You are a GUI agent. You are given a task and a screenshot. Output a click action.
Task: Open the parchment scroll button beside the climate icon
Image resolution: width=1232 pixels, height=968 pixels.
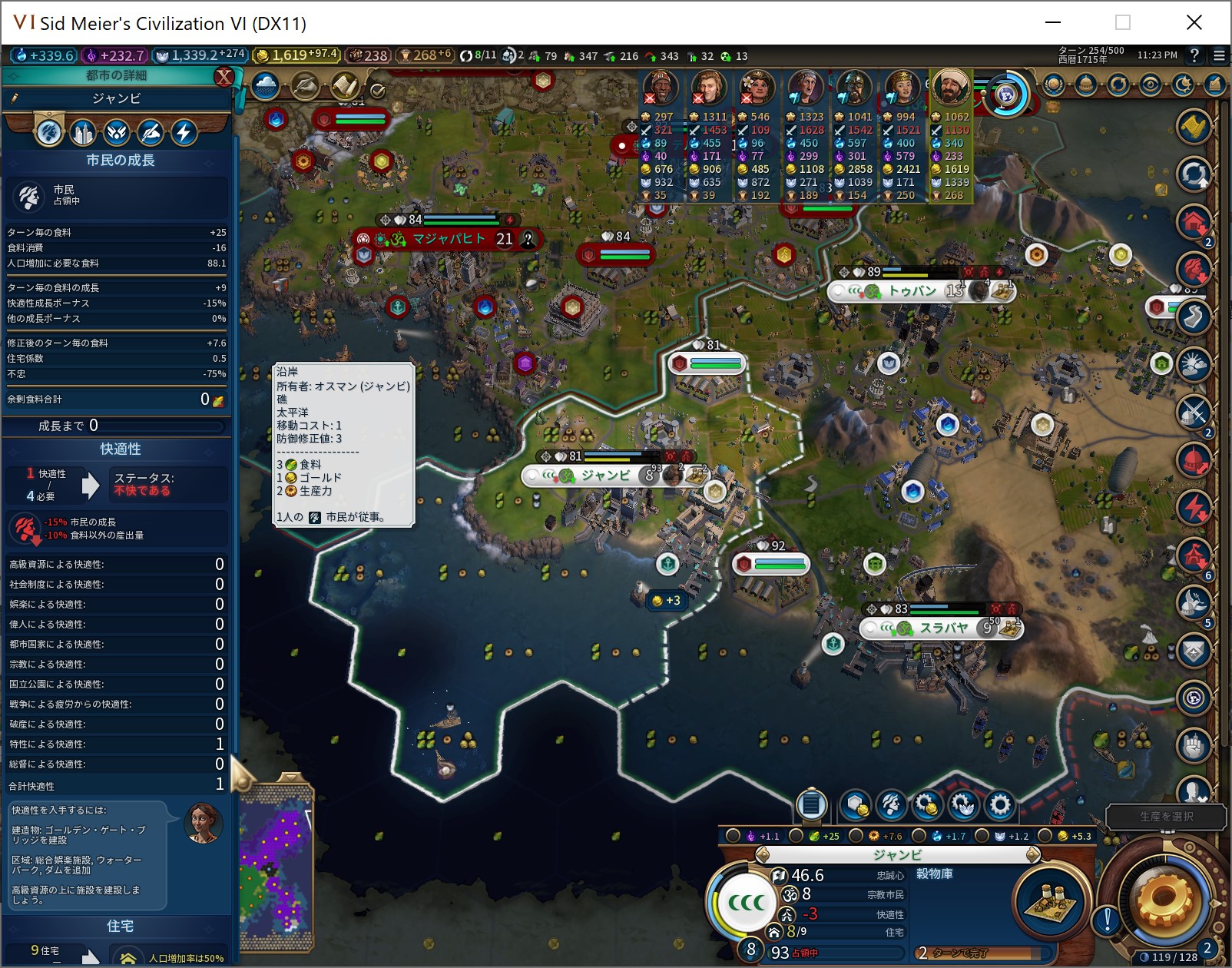345,85
